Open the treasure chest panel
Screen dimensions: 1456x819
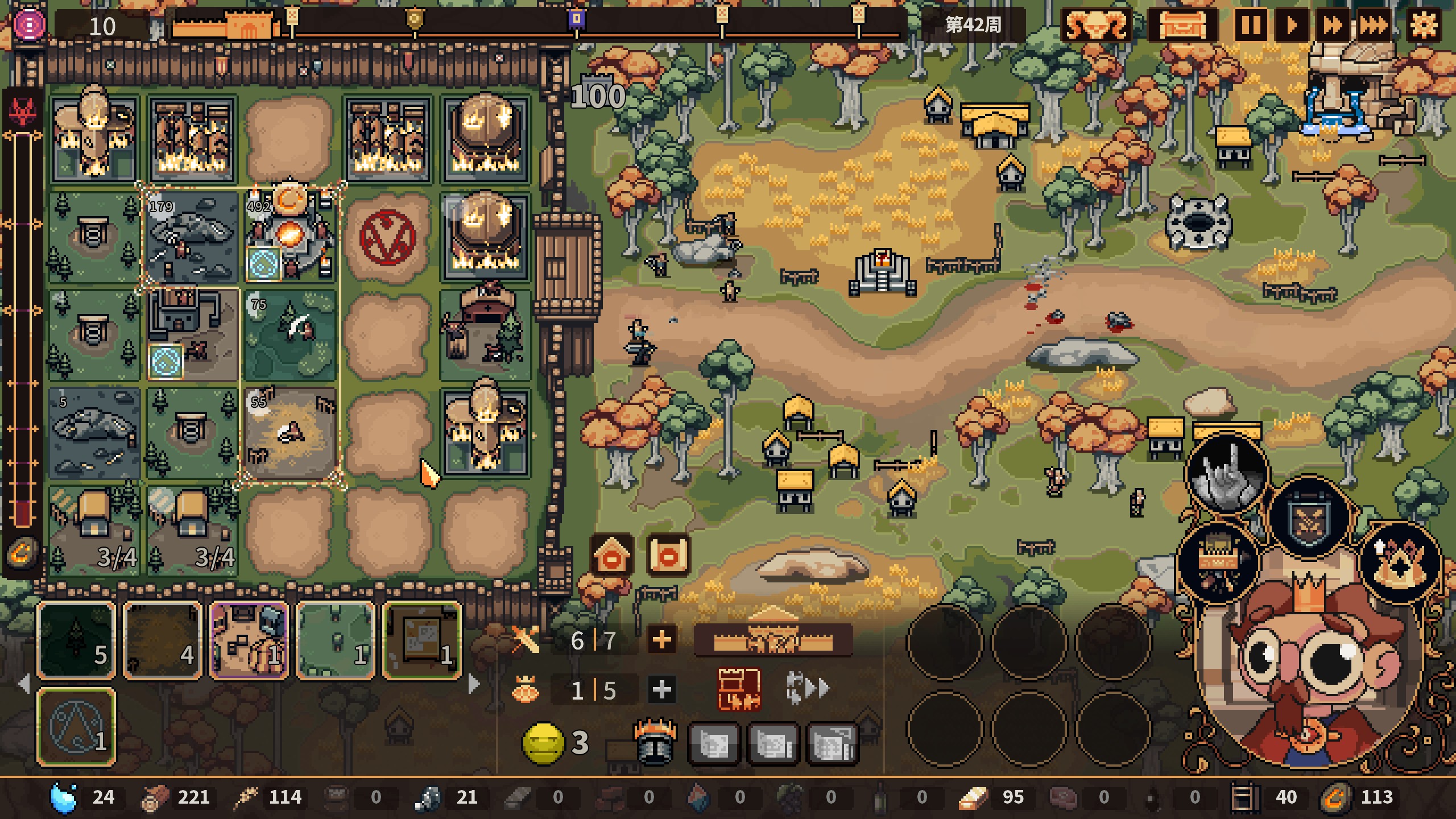point(1182,26)
